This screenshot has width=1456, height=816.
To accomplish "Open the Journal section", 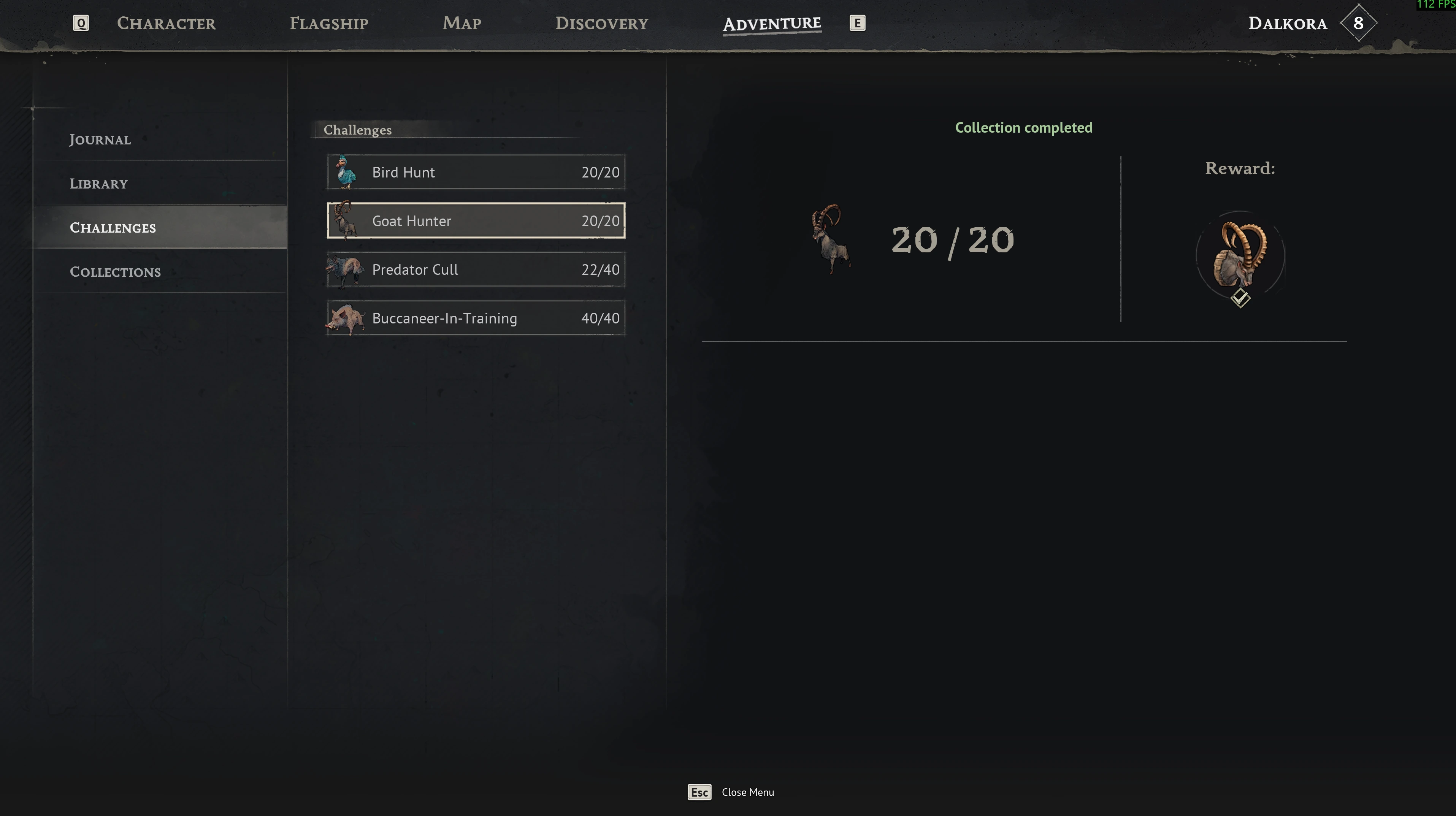I will pos(100,139).
